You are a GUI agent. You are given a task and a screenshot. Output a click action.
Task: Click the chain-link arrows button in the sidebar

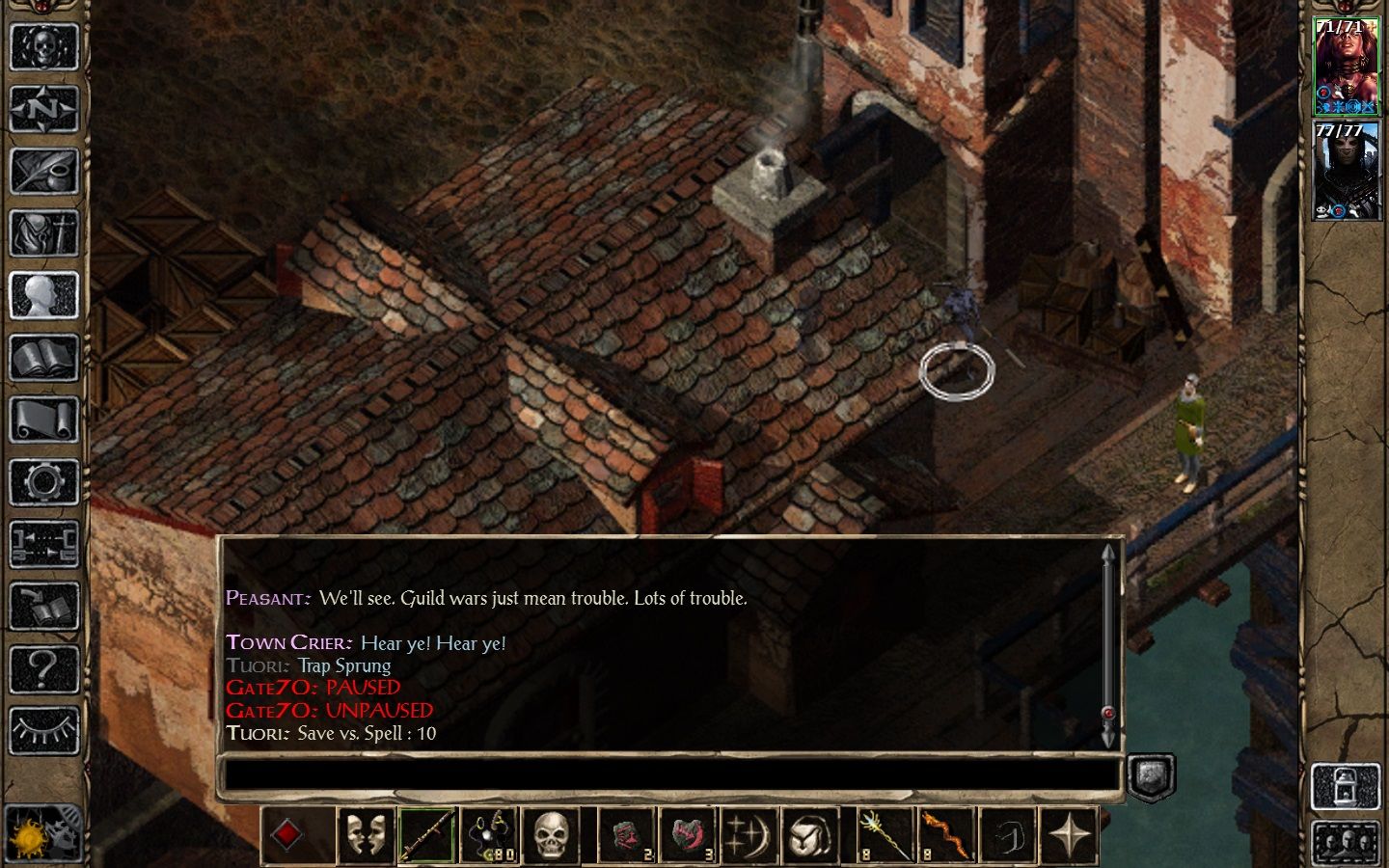[43, 544]
